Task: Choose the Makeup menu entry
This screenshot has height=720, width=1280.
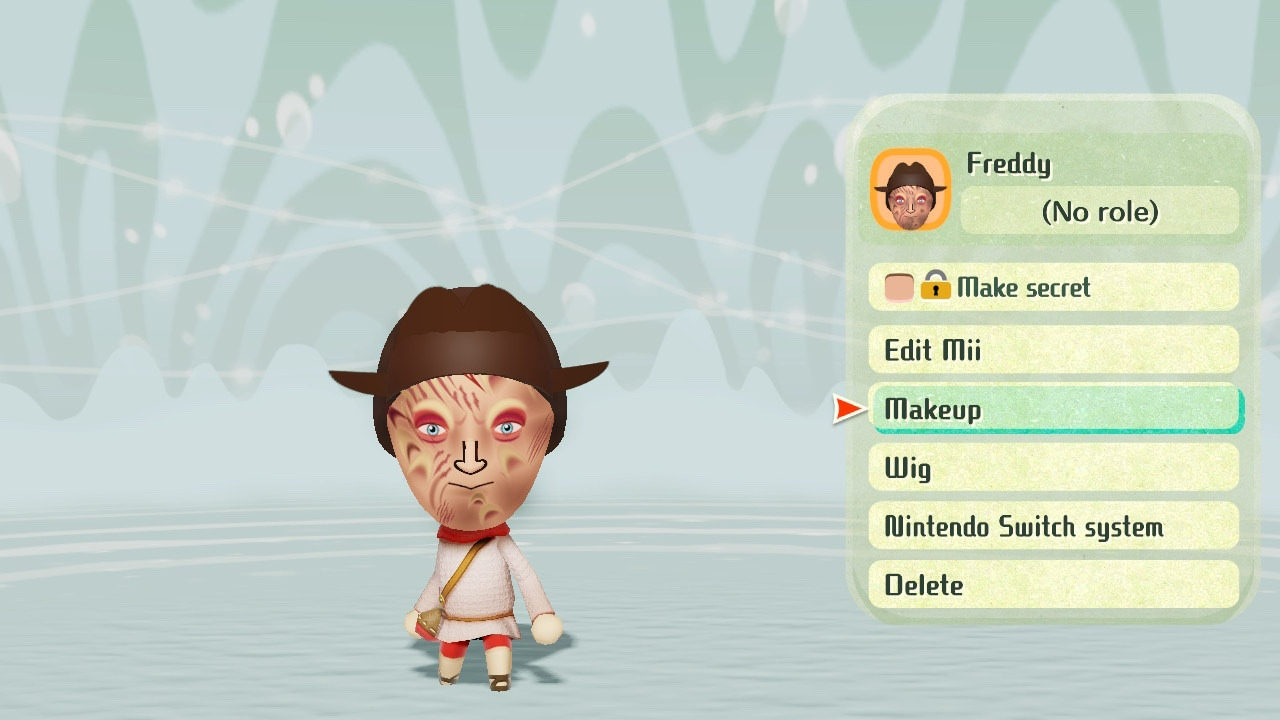Action: tap(1053, 409)
